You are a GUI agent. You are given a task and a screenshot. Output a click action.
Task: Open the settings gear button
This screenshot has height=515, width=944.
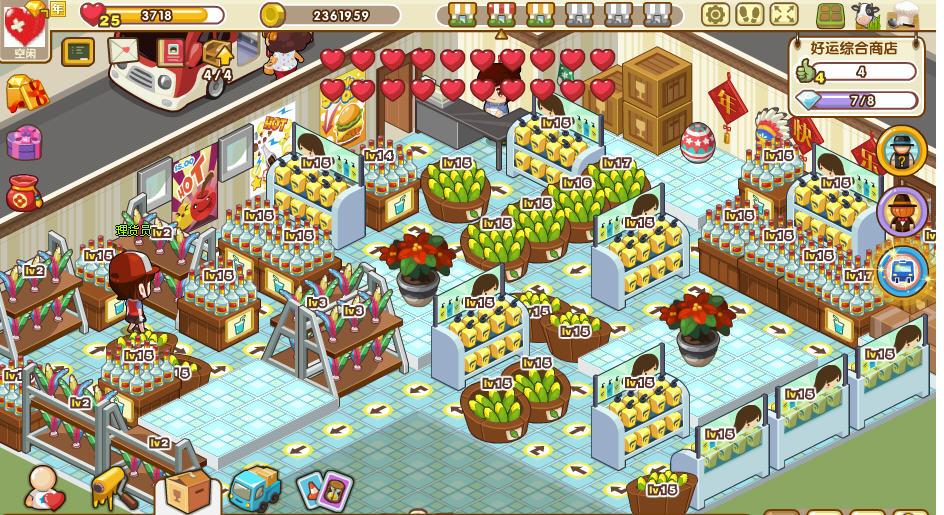(x=715, y=14)
